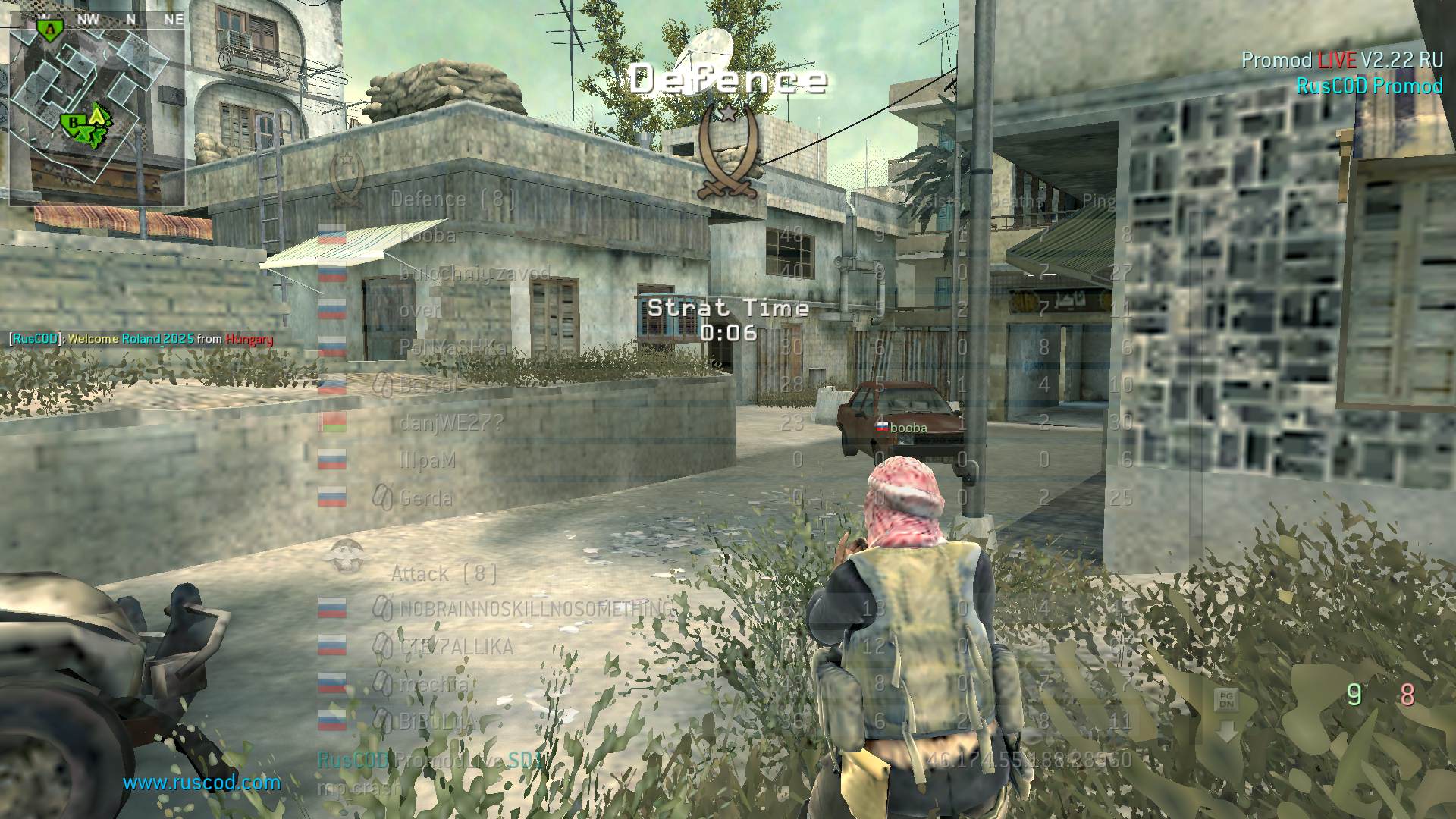Select Gerda in the Defence team

click(426, 498)
